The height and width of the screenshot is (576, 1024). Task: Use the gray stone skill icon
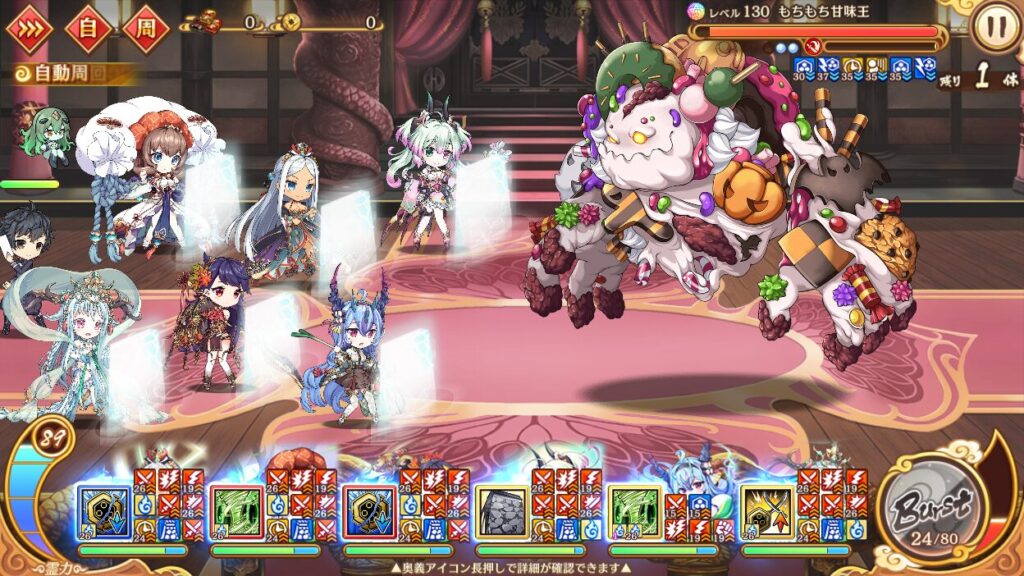[500, 512]
